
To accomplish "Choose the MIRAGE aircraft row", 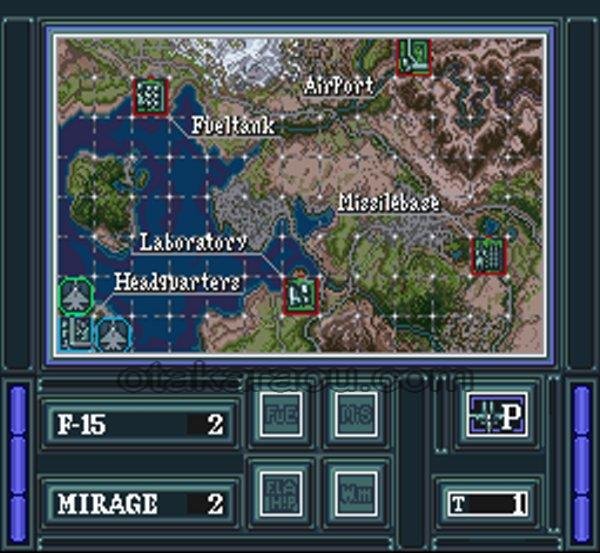I will tap(138, 501).
